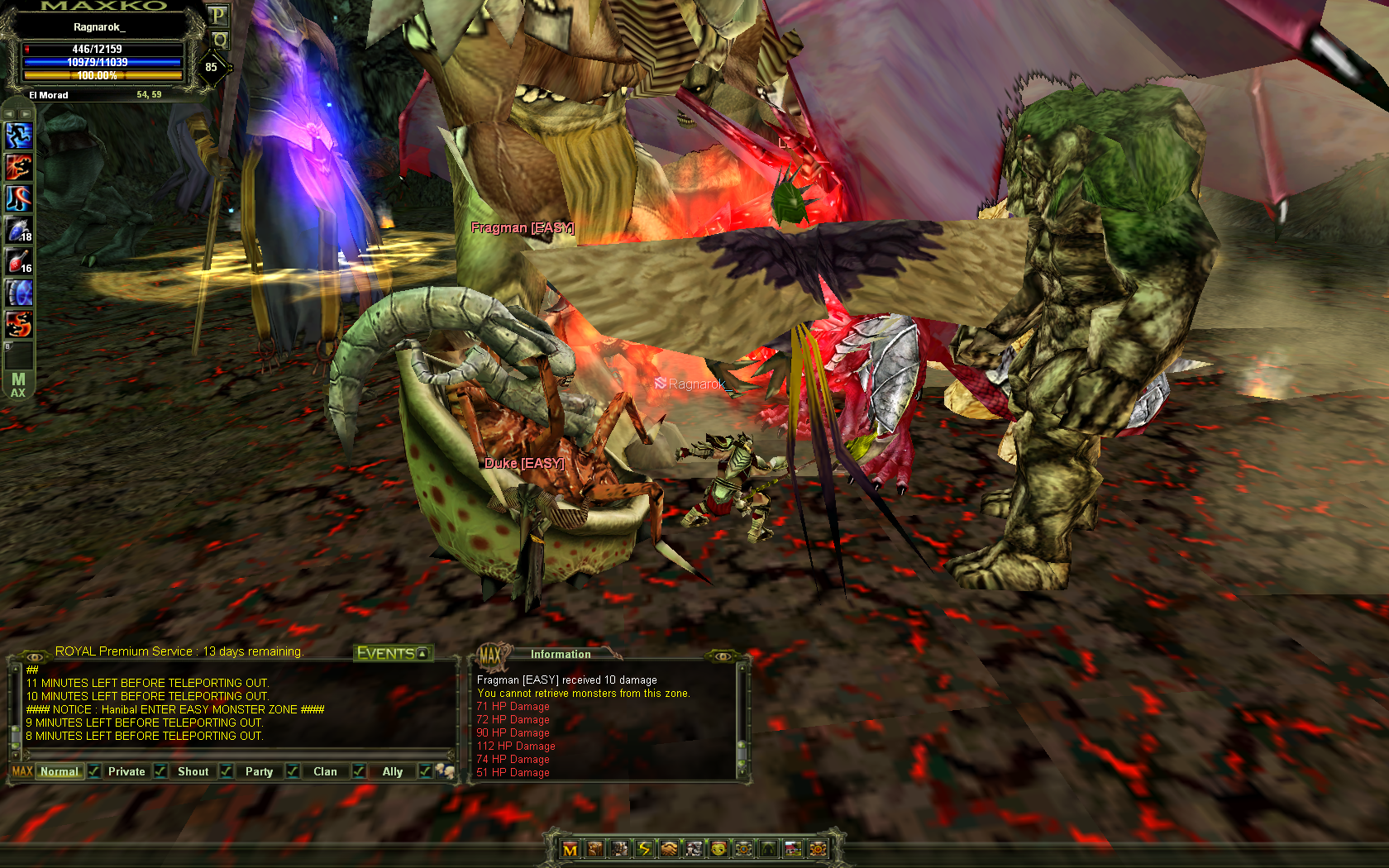Click the P button beside the nameplate
The width and height of the screenshot is (1389, 868).
pos(217,15)
